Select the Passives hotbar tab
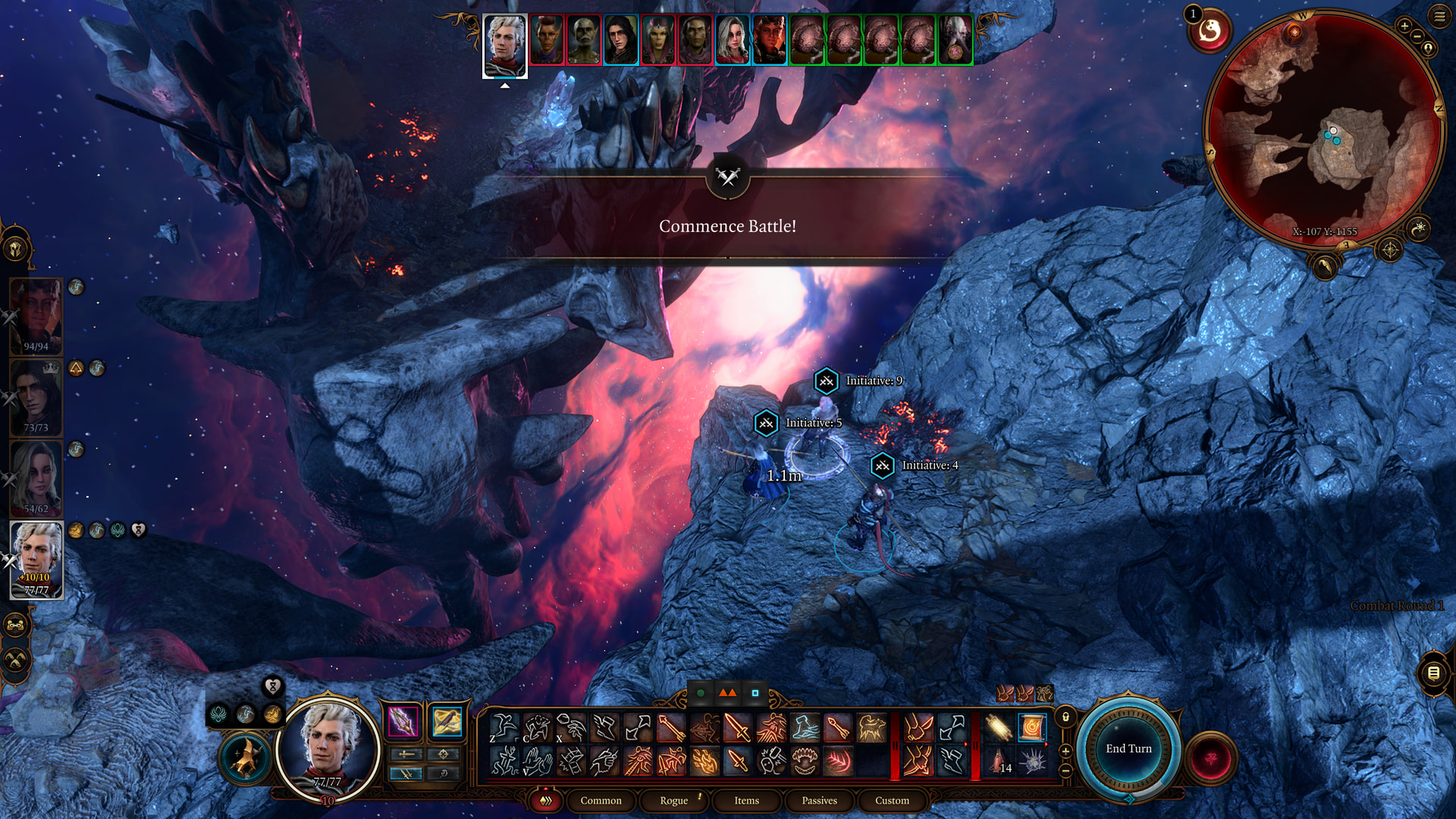 point(819,800)
